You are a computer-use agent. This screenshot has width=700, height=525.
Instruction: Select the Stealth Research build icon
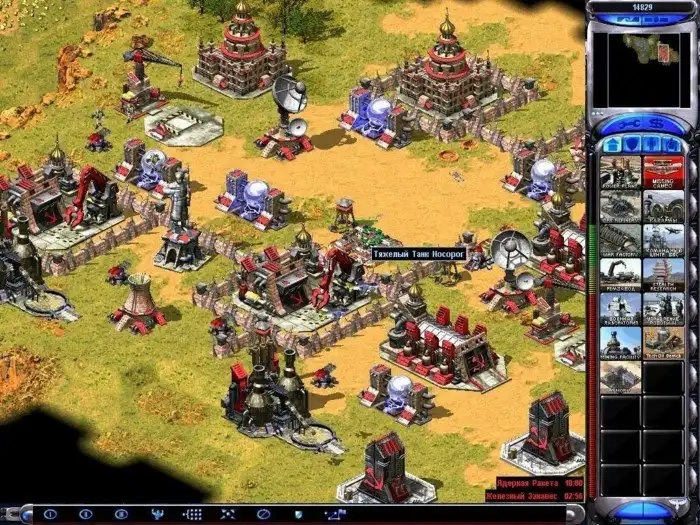tap(662, 273)
